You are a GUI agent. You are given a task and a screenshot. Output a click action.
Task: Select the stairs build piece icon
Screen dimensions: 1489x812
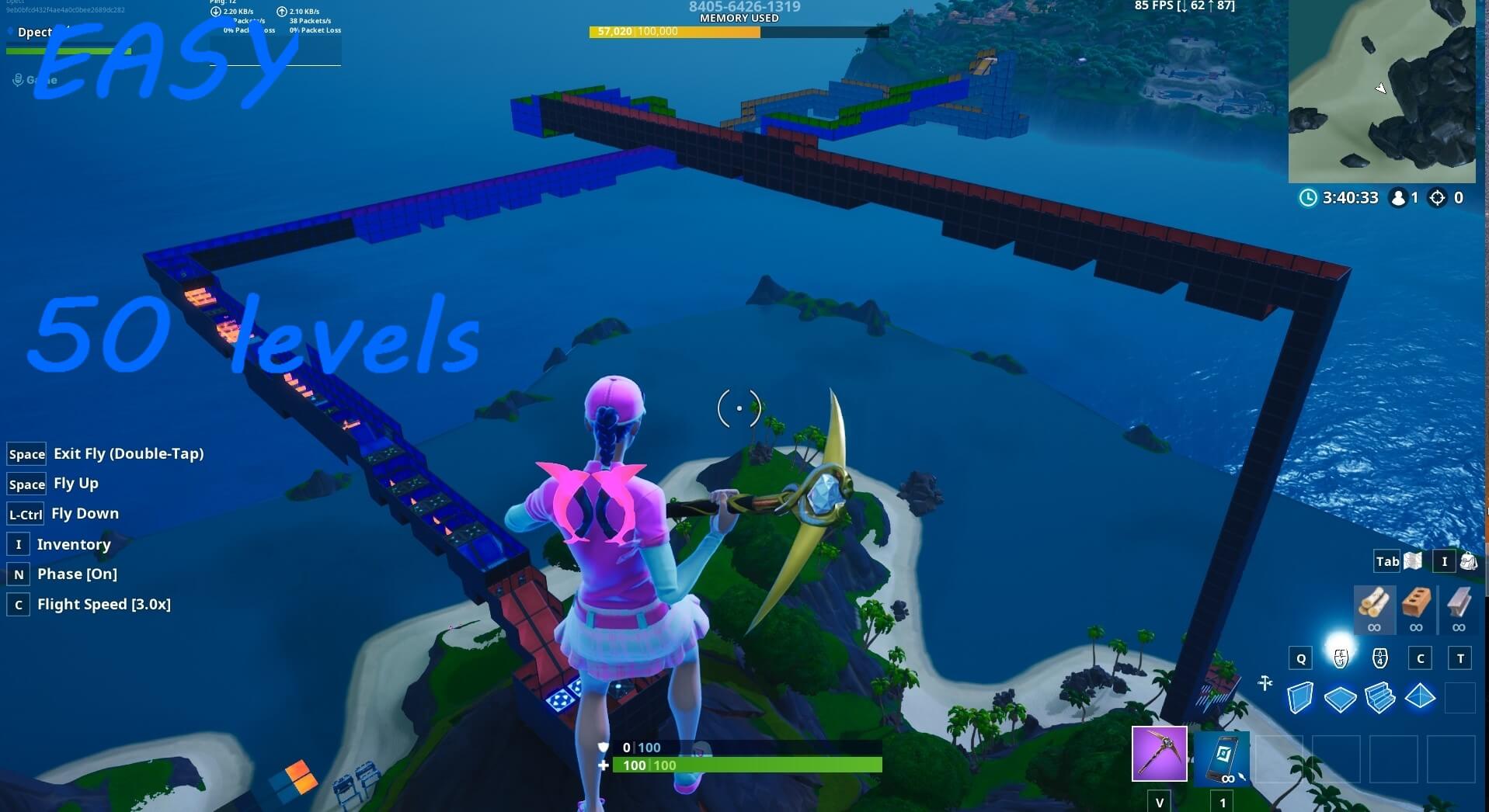coord(1380,698)
